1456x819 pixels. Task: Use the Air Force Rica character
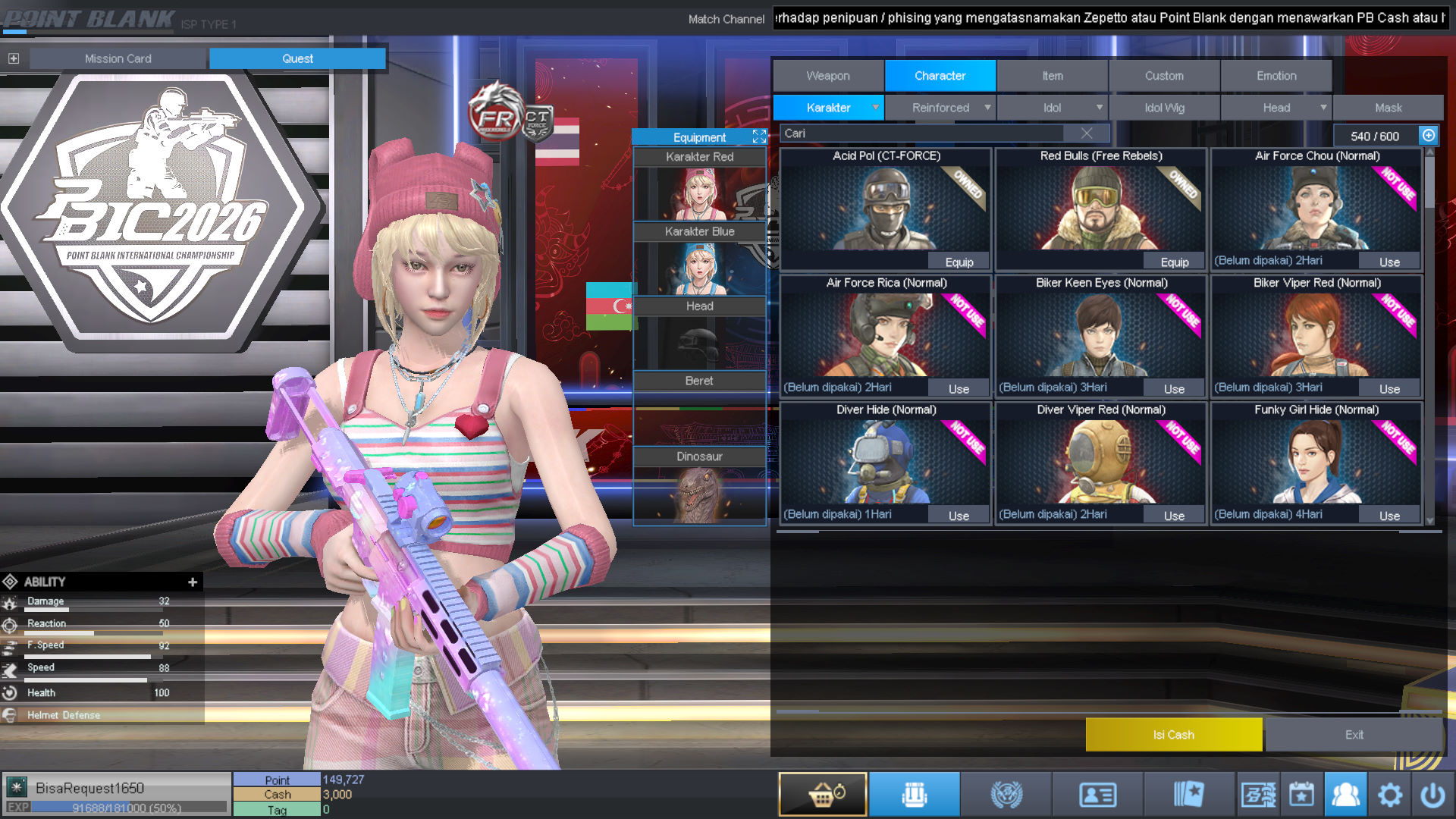coord(958,388)
